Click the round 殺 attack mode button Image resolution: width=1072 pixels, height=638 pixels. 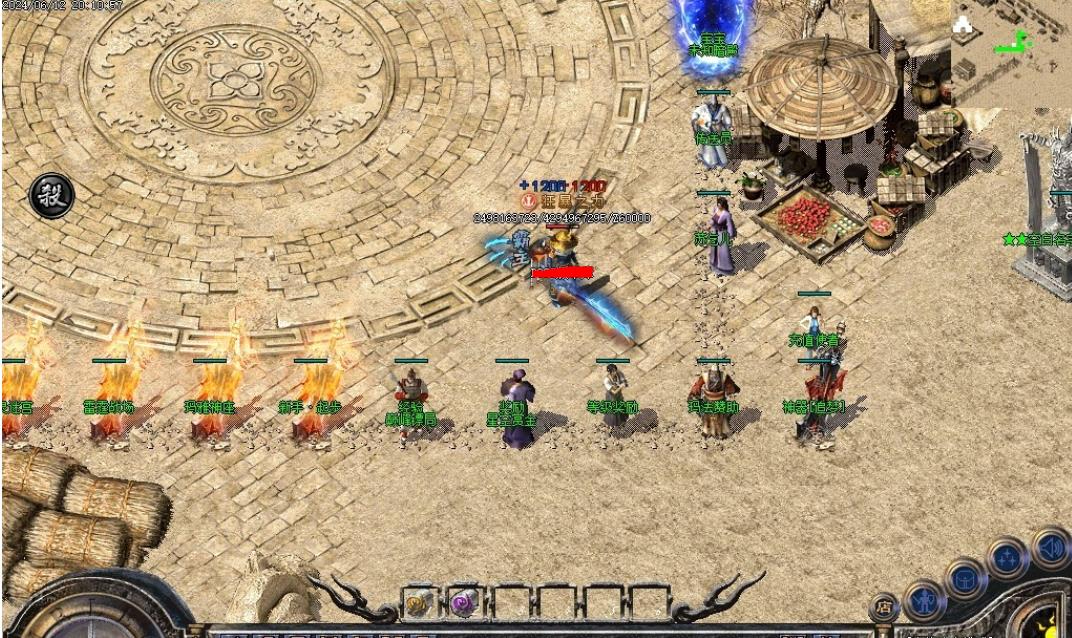tap(51, 196)
